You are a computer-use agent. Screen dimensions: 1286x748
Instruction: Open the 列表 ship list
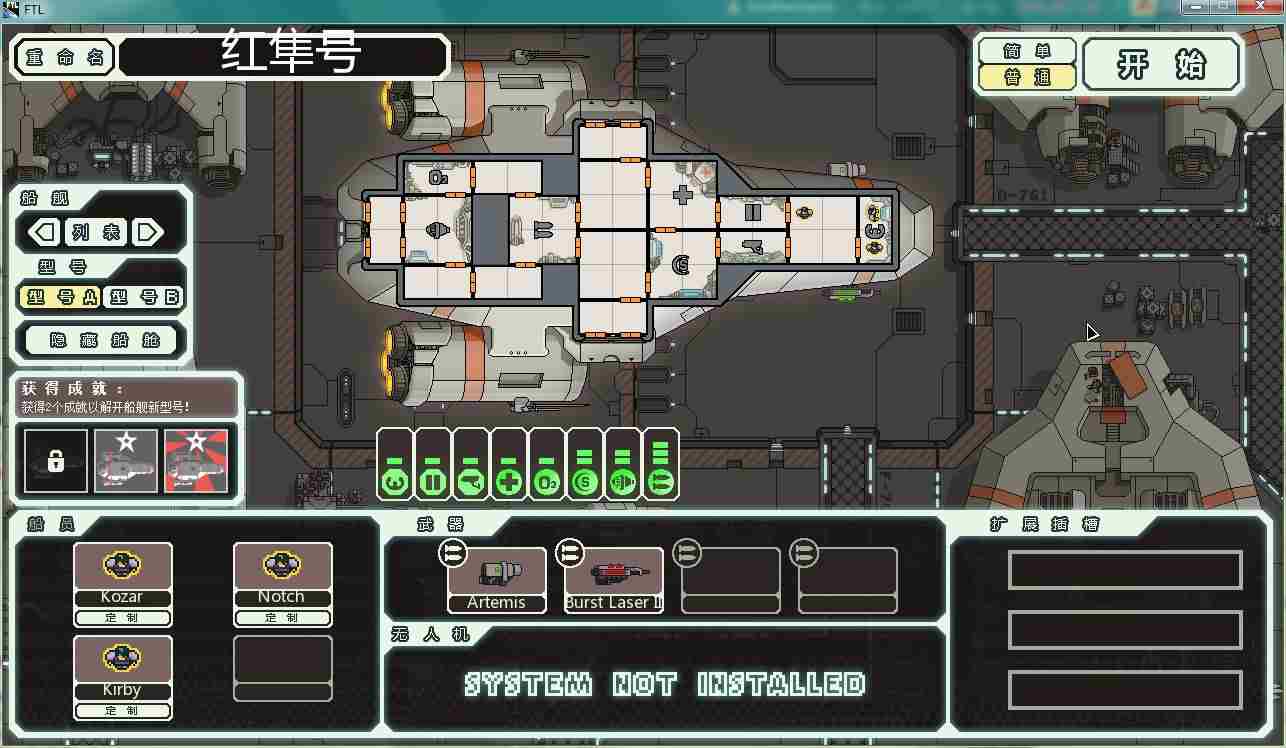95,233
